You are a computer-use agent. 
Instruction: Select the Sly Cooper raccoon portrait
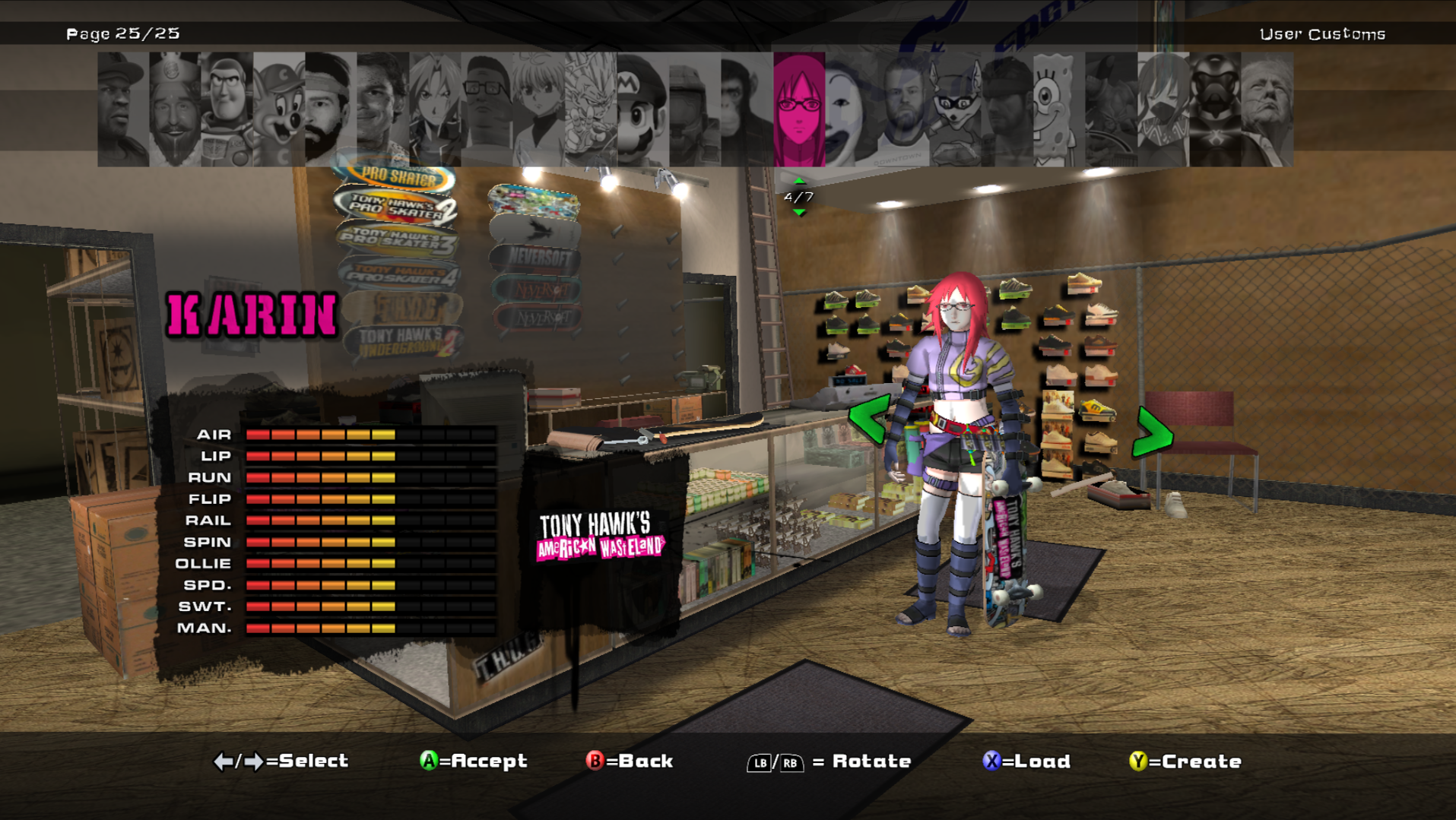click(x=955, y=109)
